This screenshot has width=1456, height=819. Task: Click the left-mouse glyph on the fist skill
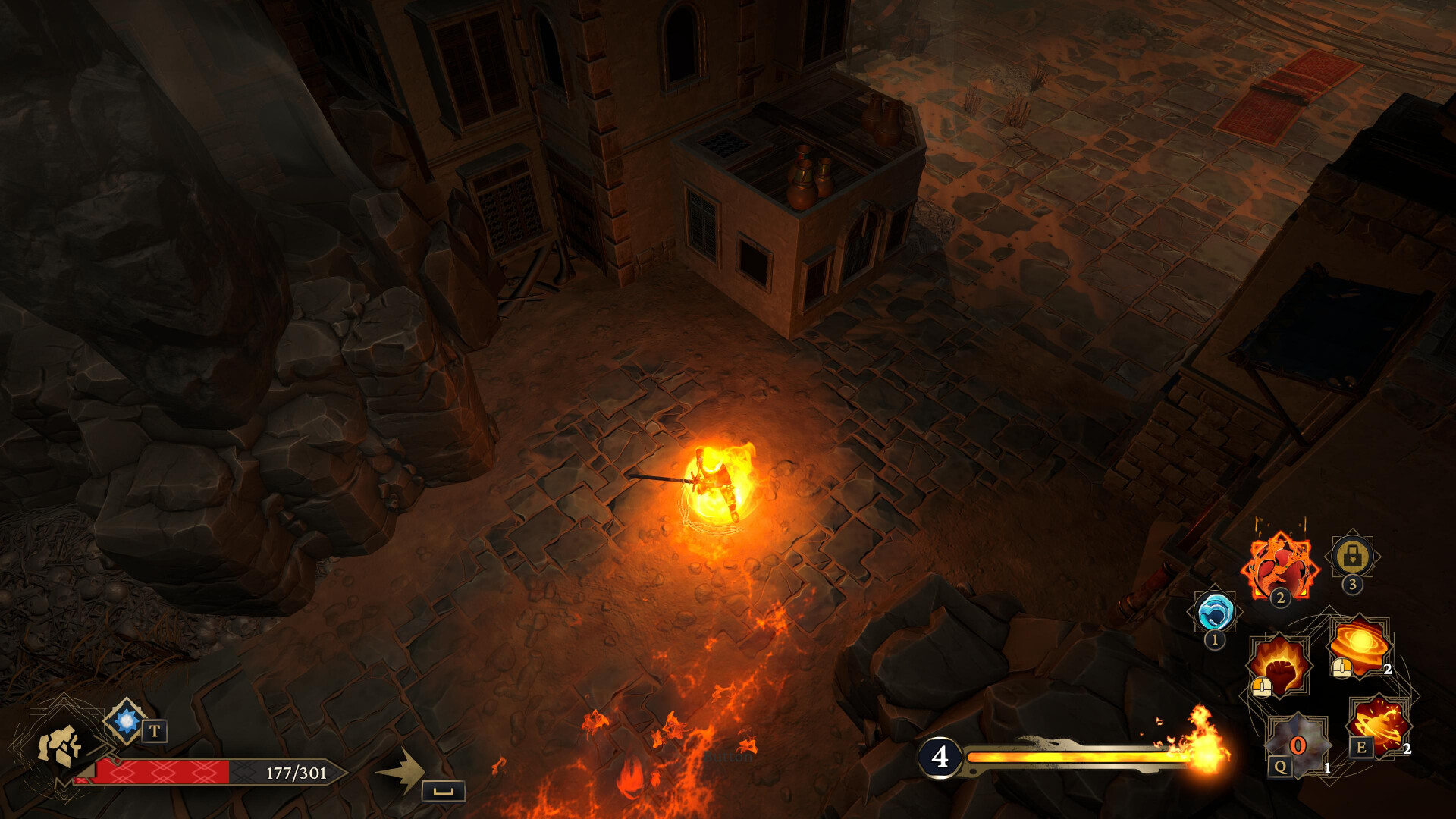pos(1262,685)
